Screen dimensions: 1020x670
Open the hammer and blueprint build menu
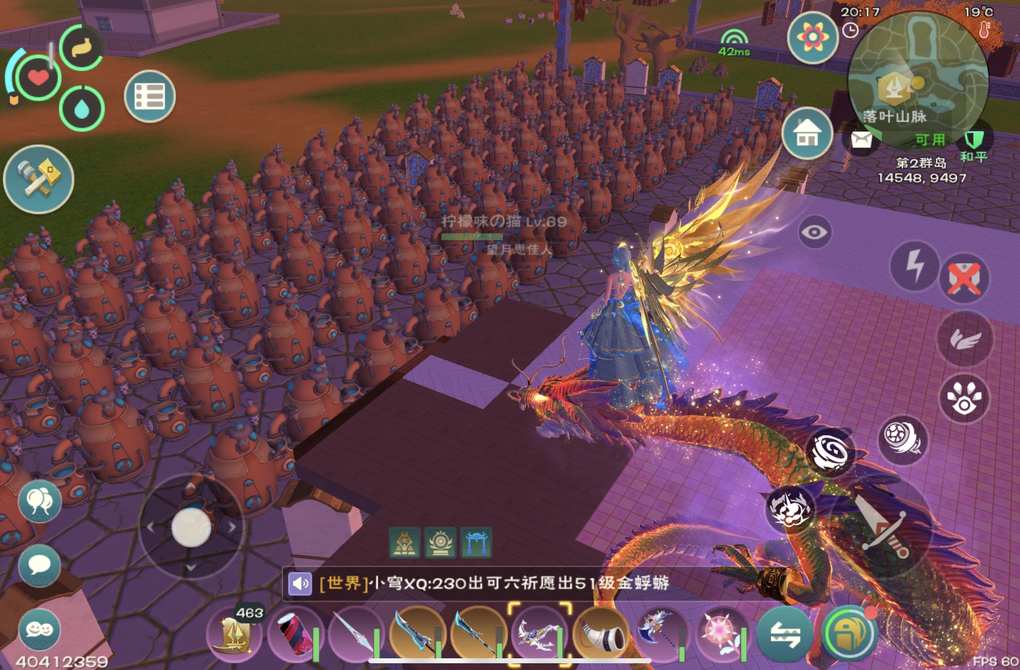(x=38, y=179)
